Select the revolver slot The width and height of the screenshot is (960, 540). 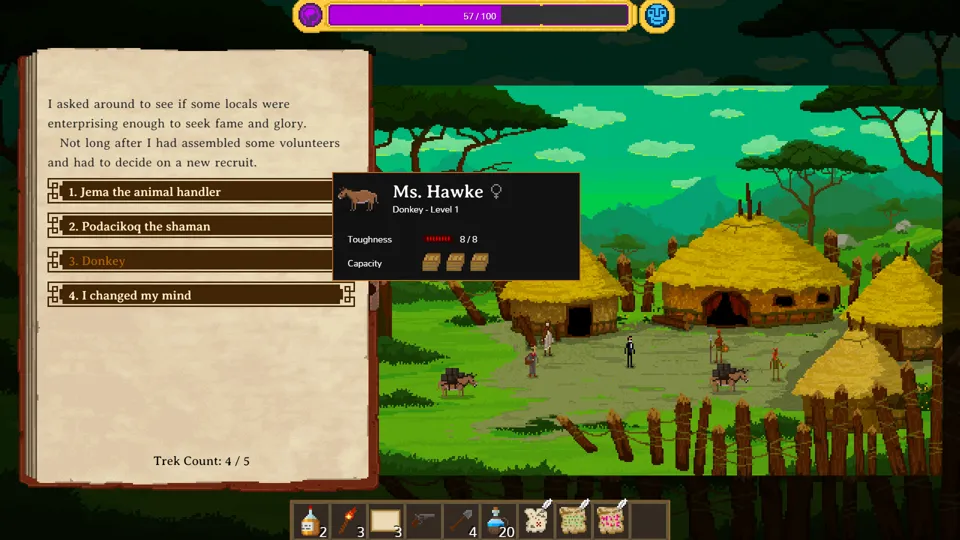pos(423,520)
